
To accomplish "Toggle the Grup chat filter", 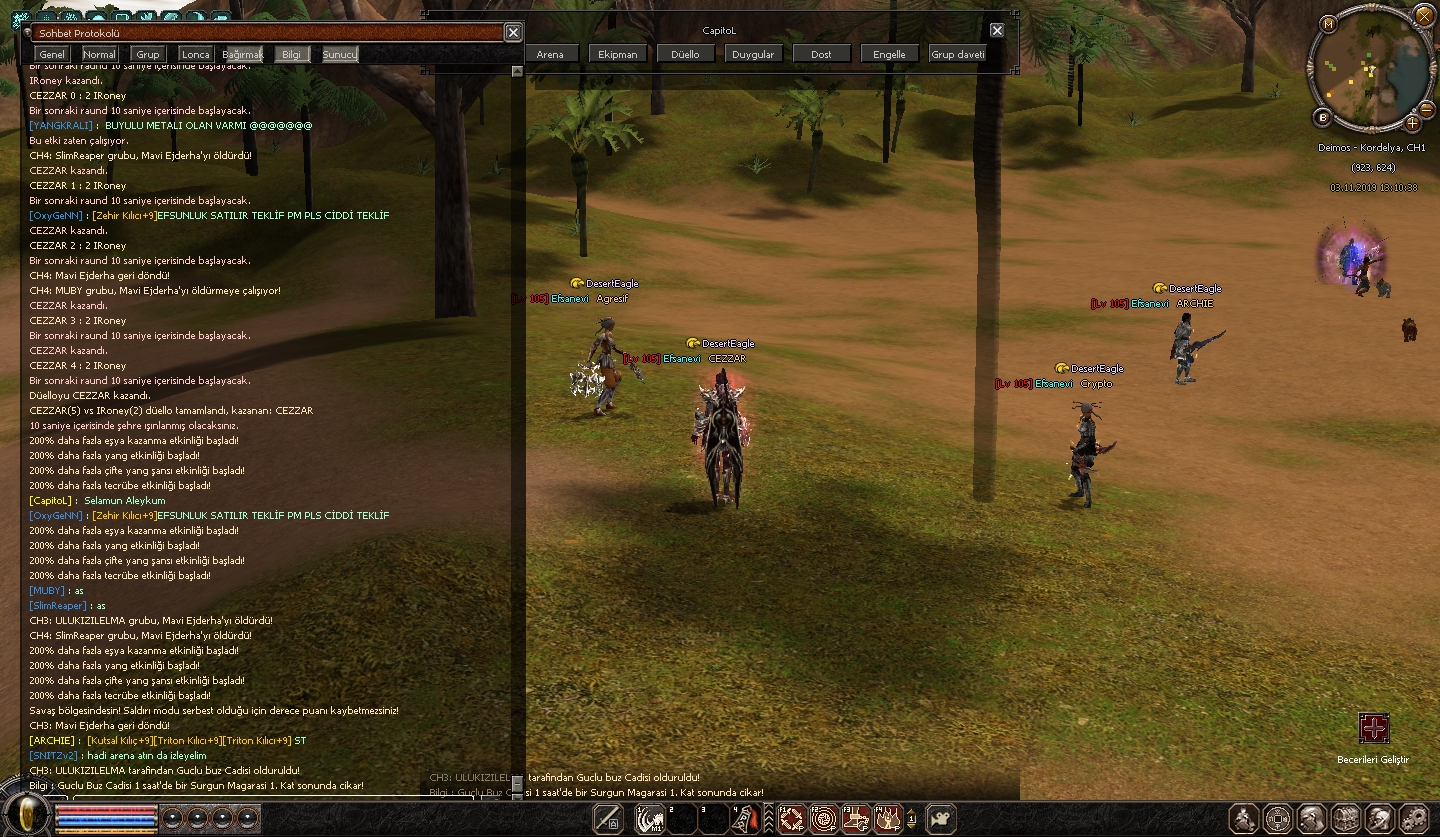I will point(148,54).
